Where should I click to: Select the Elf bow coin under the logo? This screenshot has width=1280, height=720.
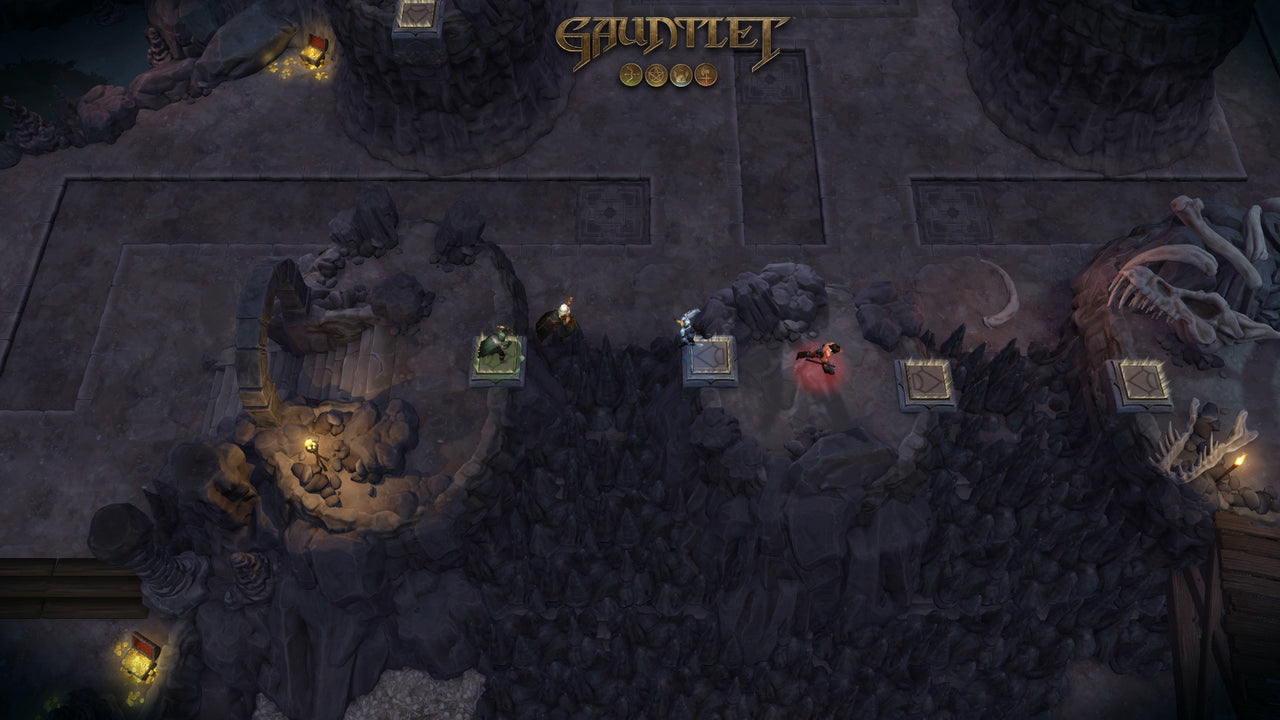(x=630, y=73)
